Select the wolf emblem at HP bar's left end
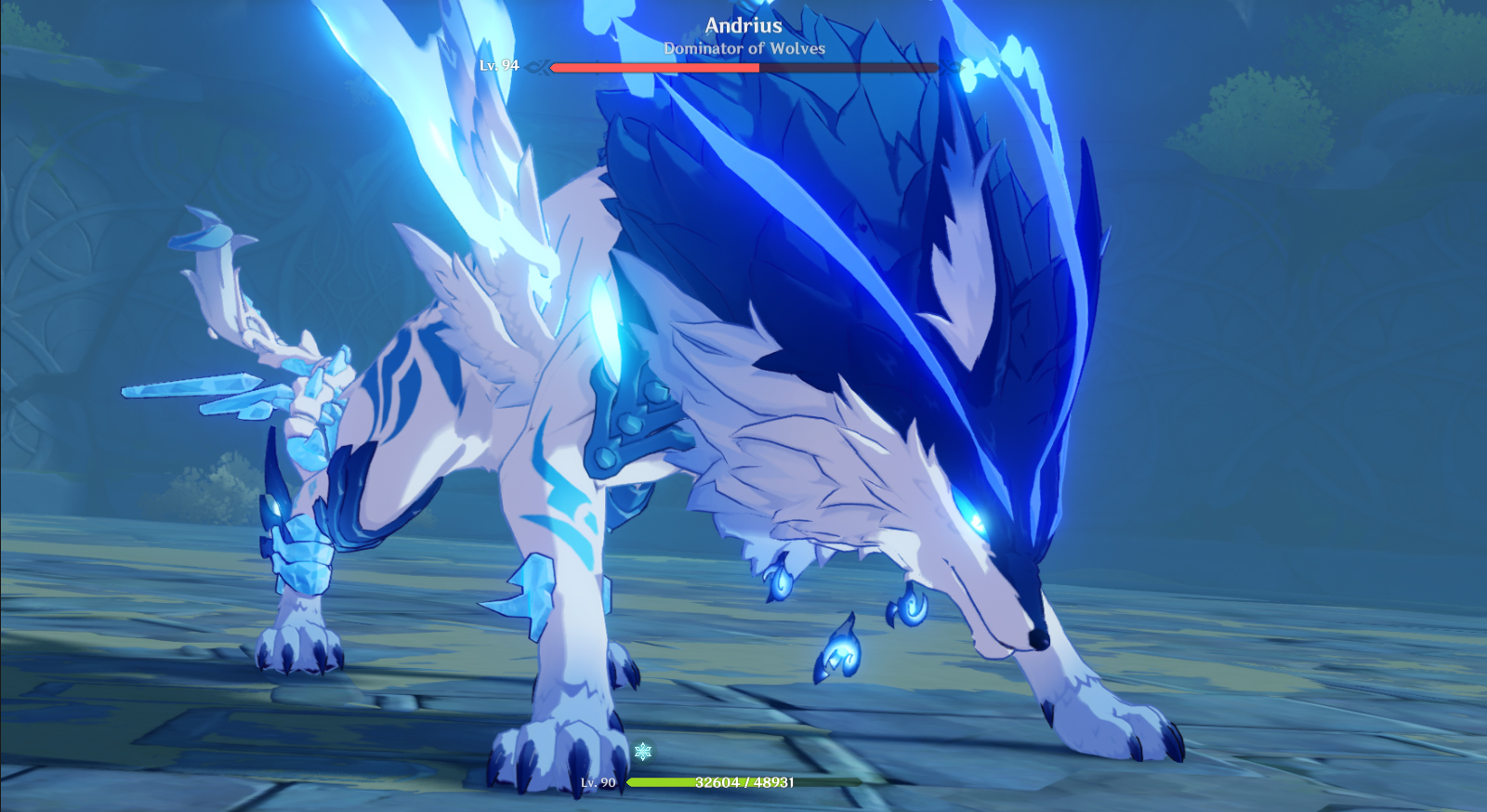This screenshot has height=812, width=1487. point(539,67)
